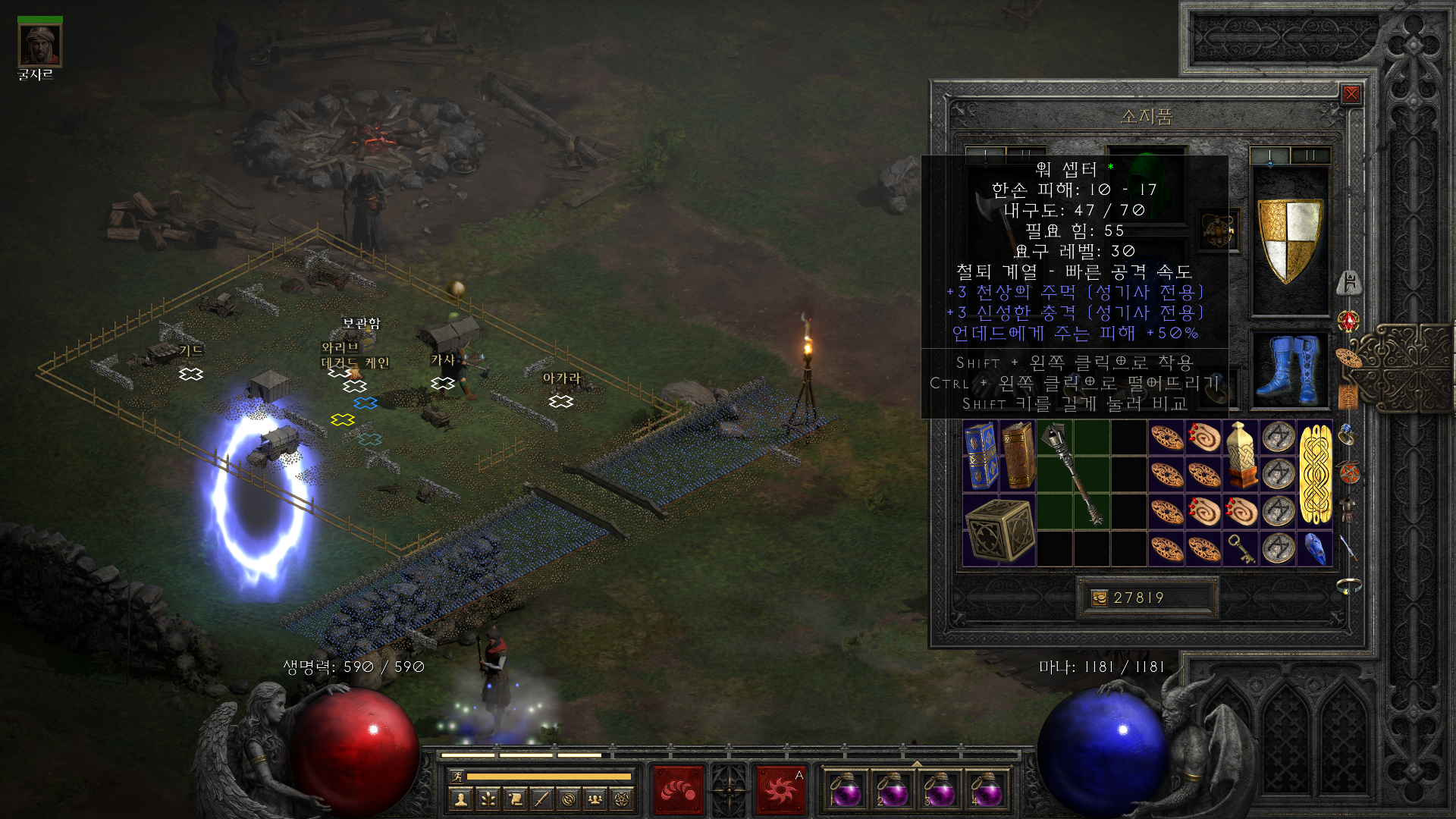Image resolution: width=1456 pixels, height=819 pixels.
Task: Open the character screen button
Action: tap(460, 799)
